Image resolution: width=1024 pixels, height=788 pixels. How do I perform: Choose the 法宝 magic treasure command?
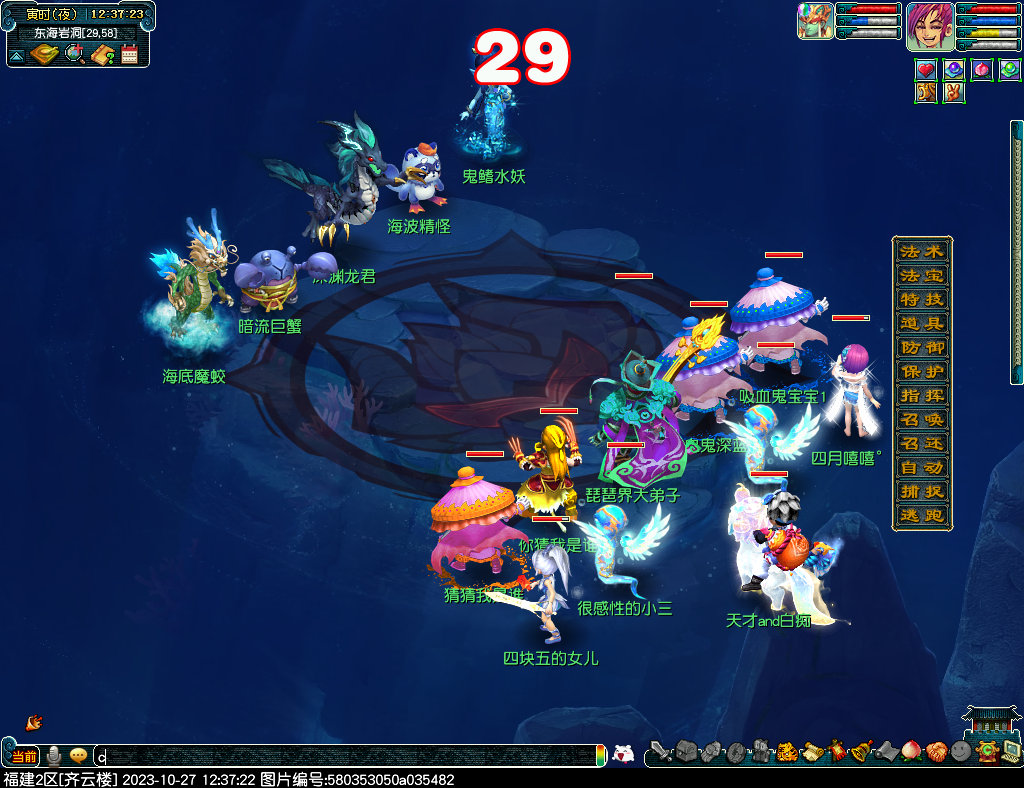(921, 275)
